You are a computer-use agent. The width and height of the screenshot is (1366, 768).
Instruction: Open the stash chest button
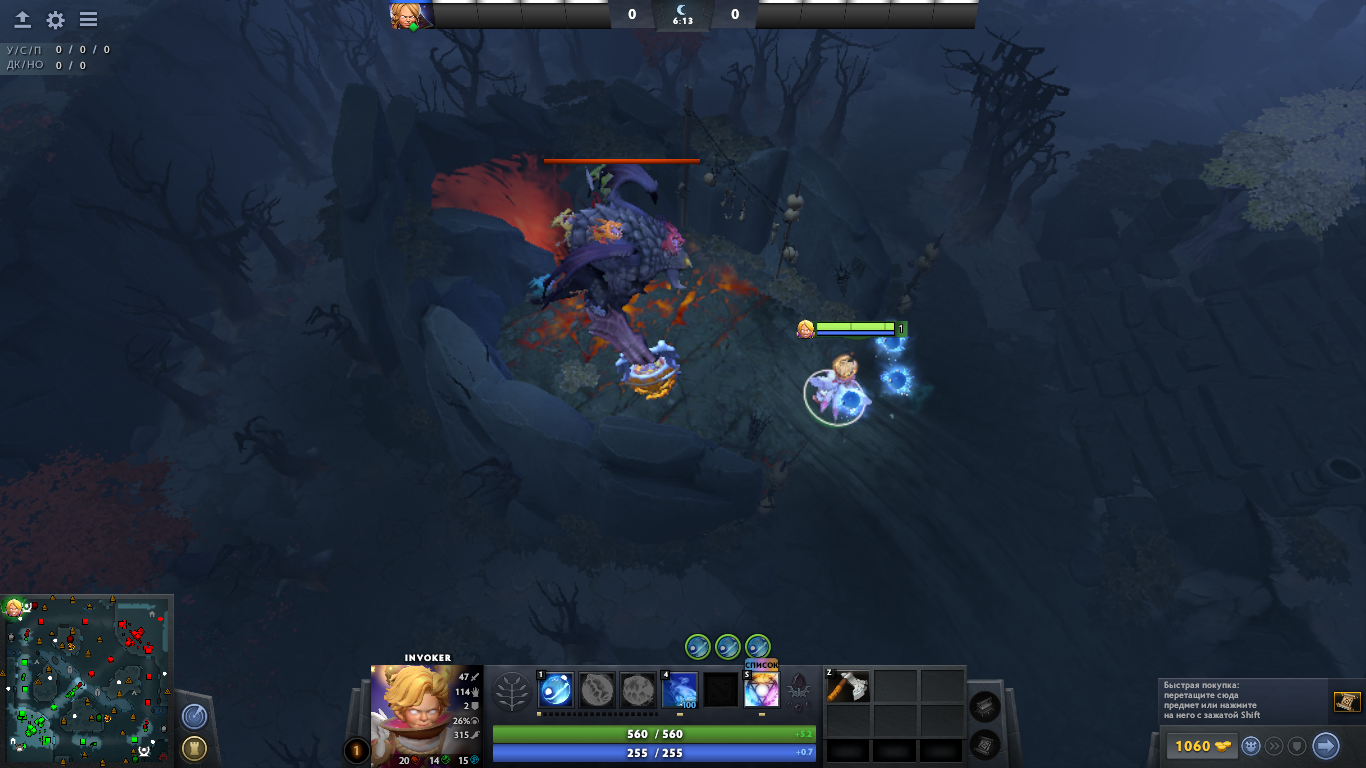pos(985,706)
